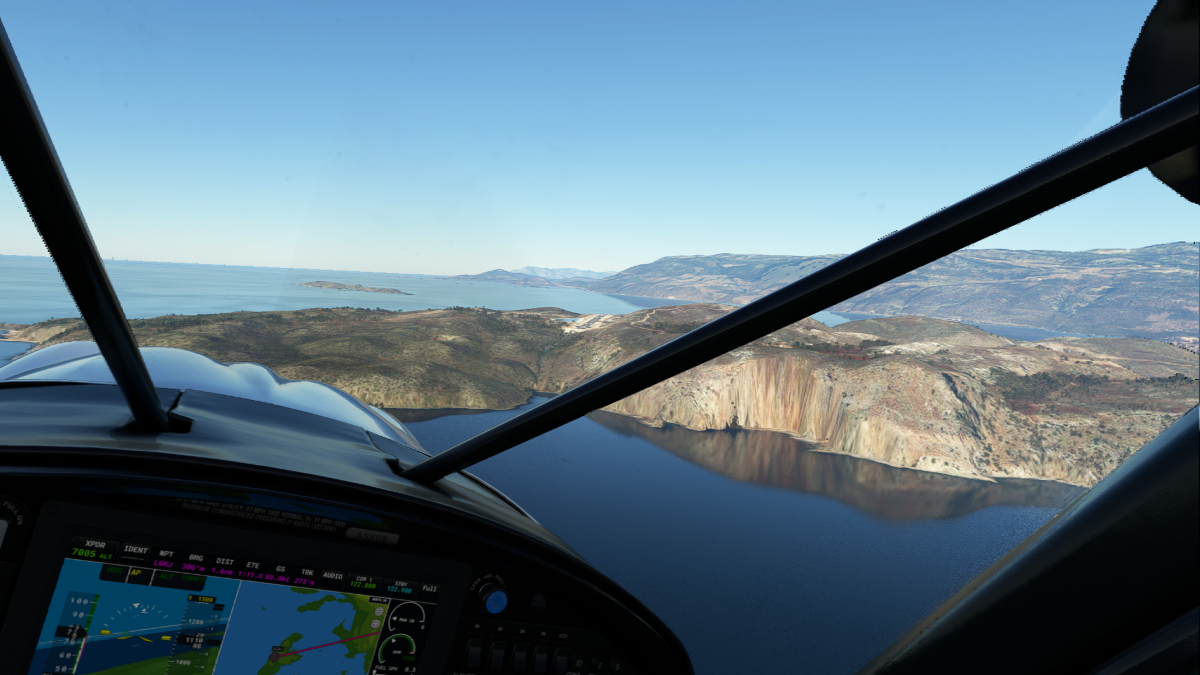Tap the IDENT transponder button

point(135,550)
